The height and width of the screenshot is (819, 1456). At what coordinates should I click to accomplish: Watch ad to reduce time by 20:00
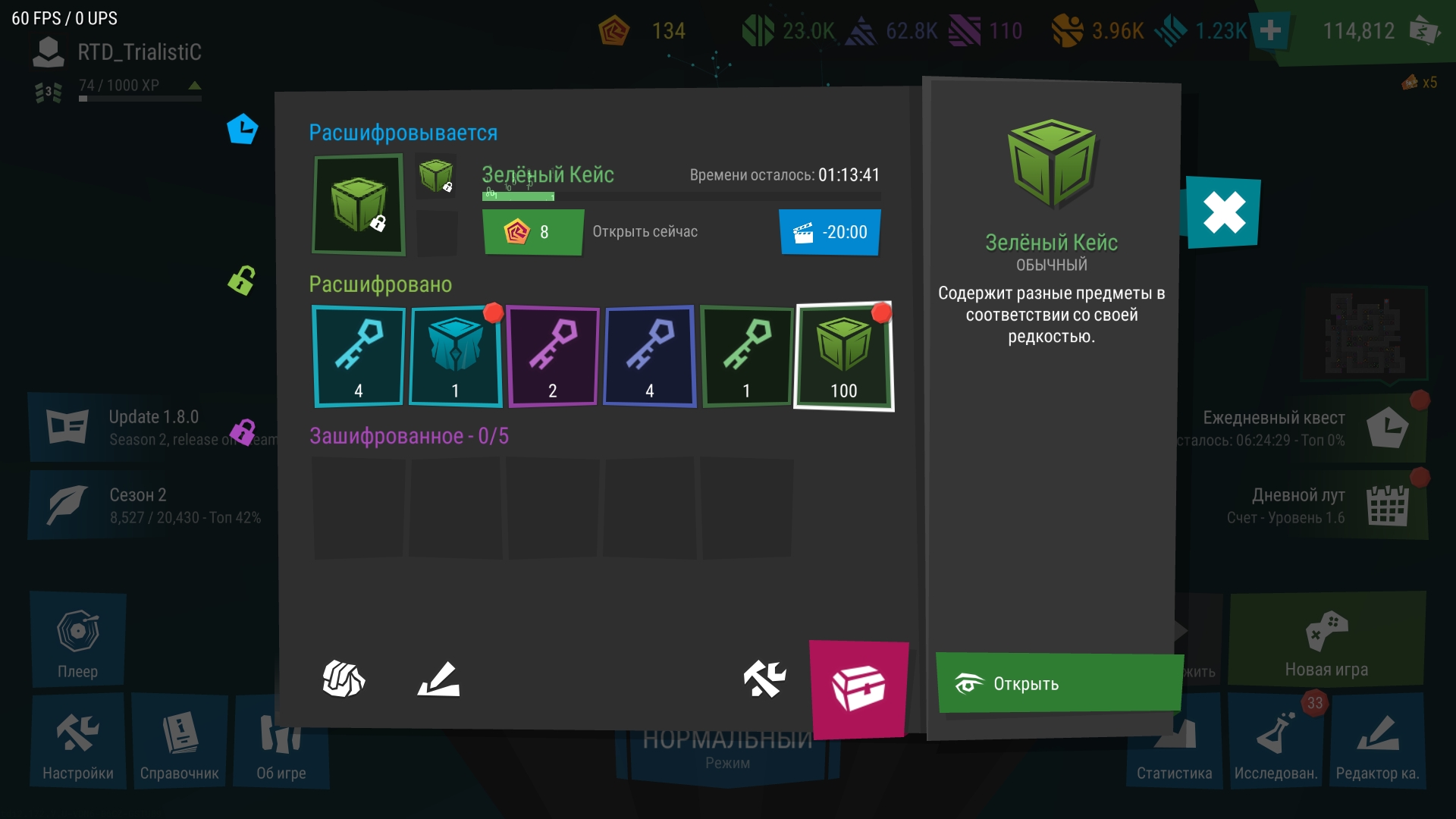830,232
